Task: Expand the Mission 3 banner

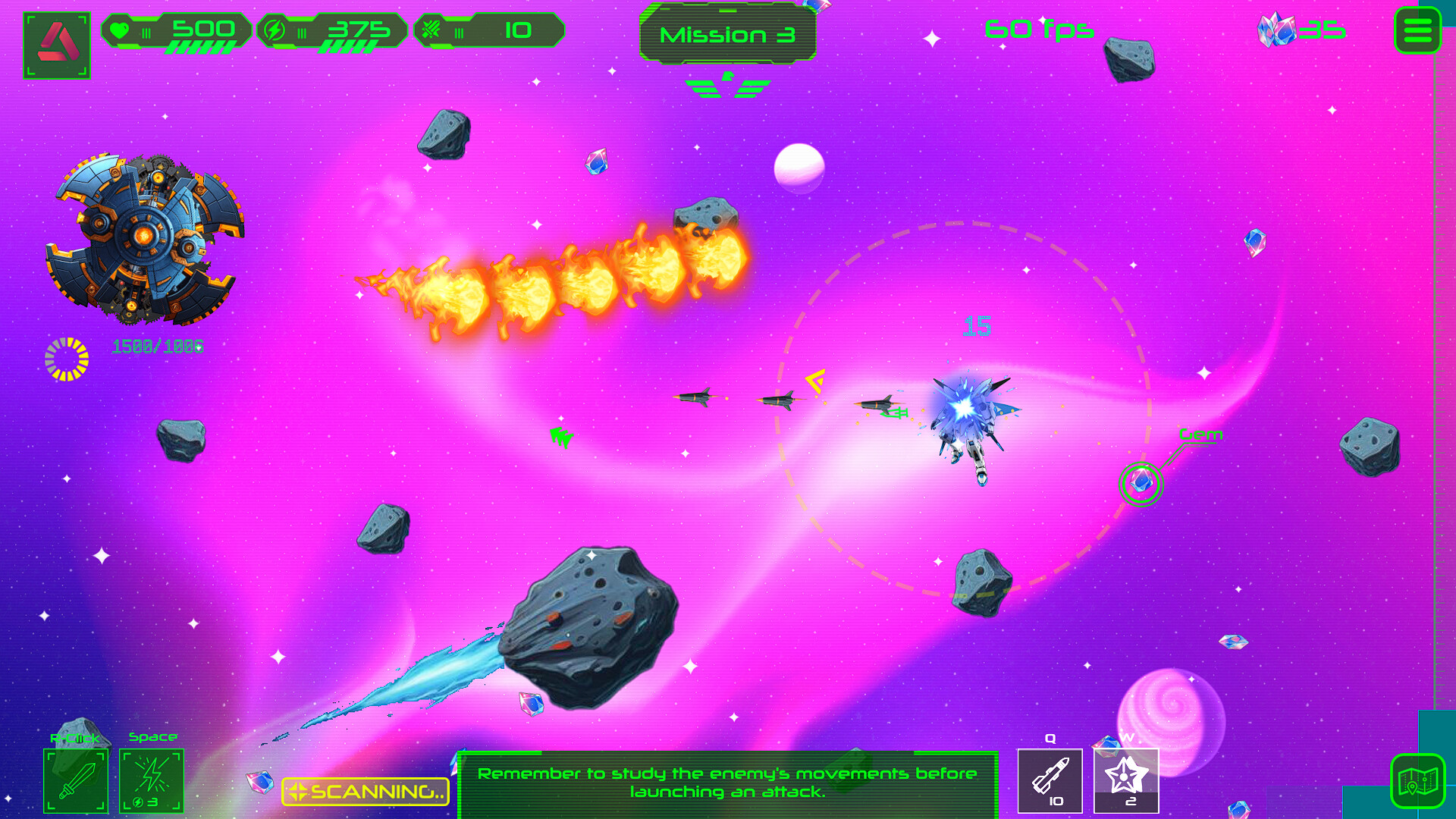Action: click(729, 33)
